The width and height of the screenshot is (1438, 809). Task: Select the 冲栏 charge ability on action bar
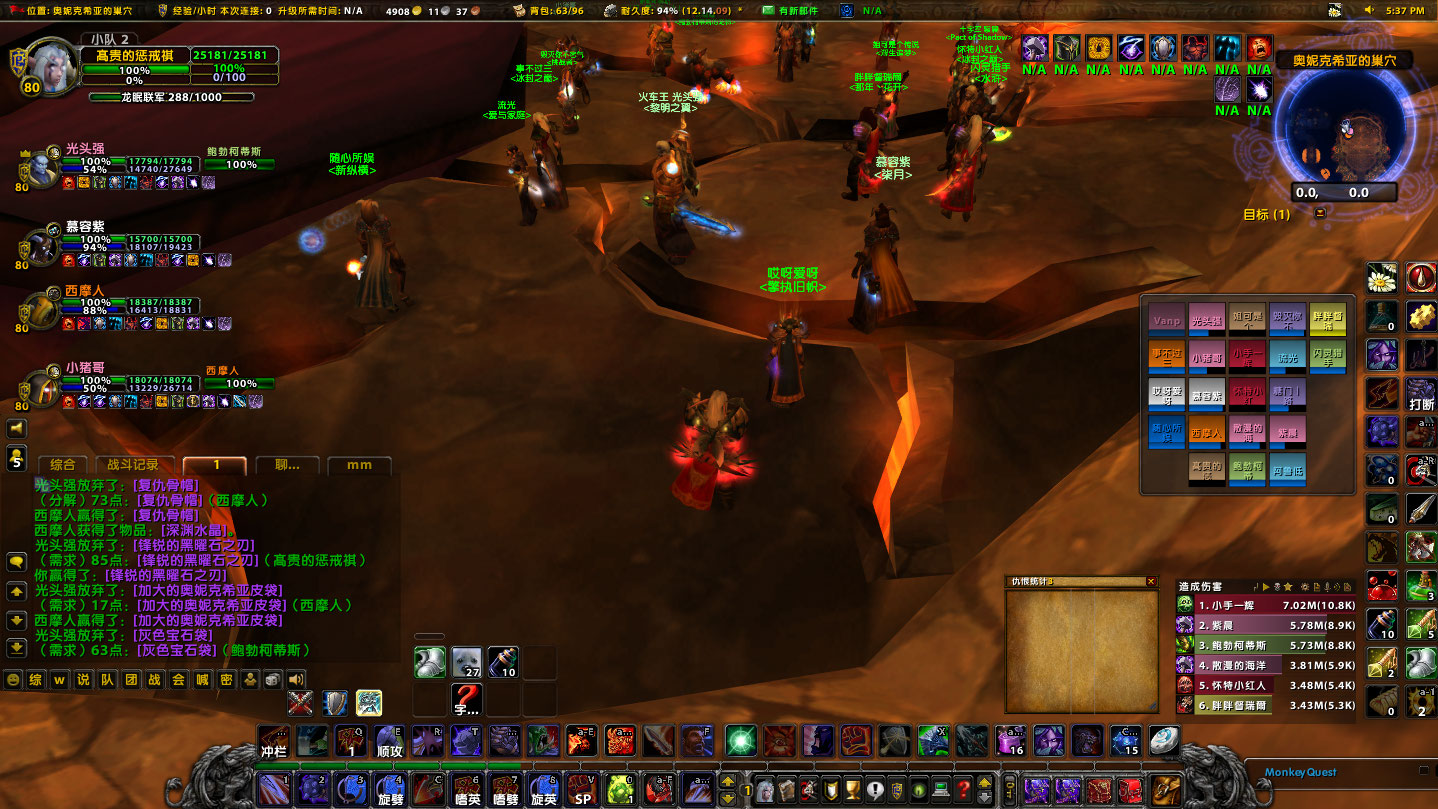point(272,742)
